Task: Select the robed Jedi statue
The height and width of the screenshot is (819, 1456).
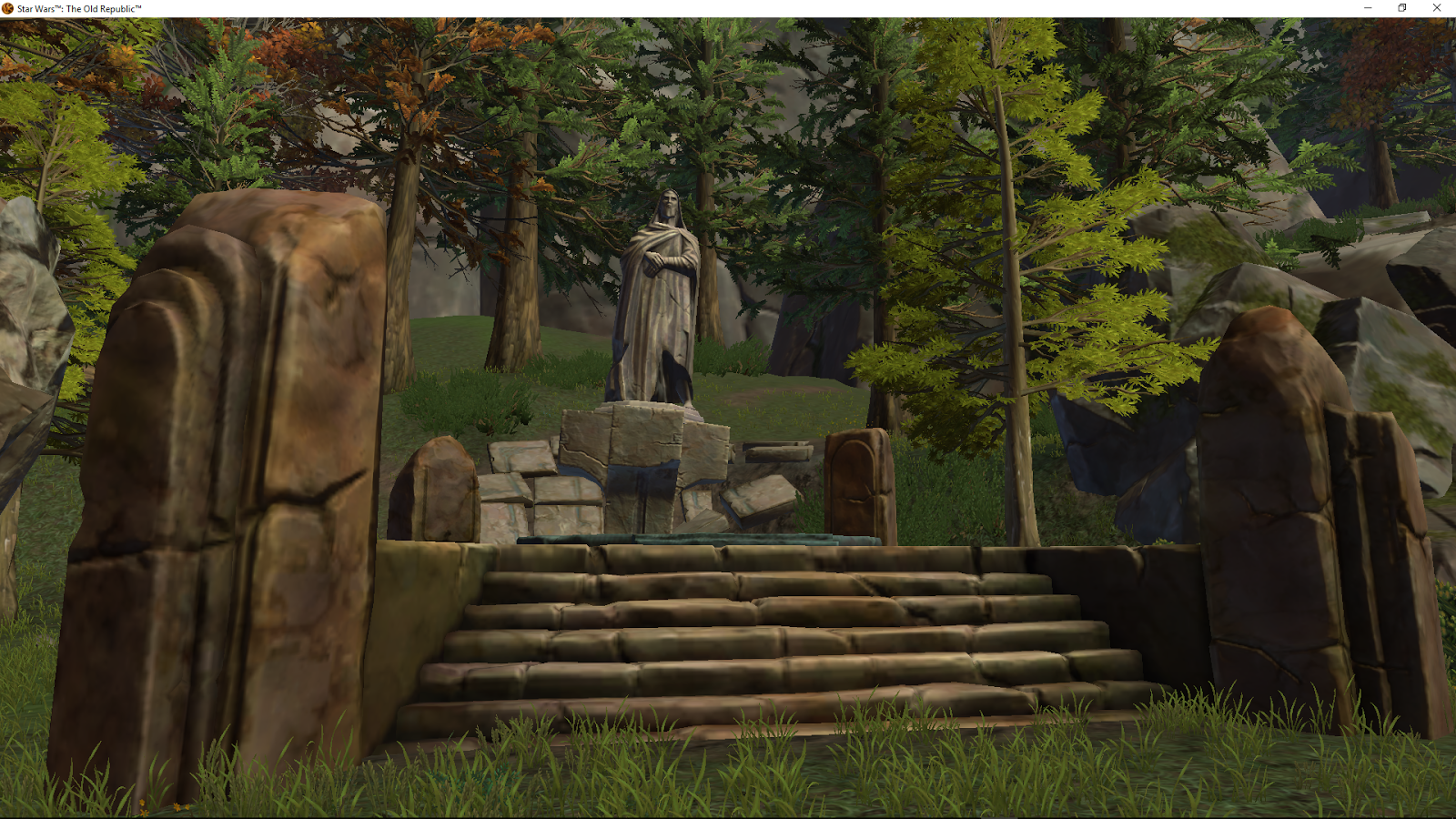Action: point(657,291)
